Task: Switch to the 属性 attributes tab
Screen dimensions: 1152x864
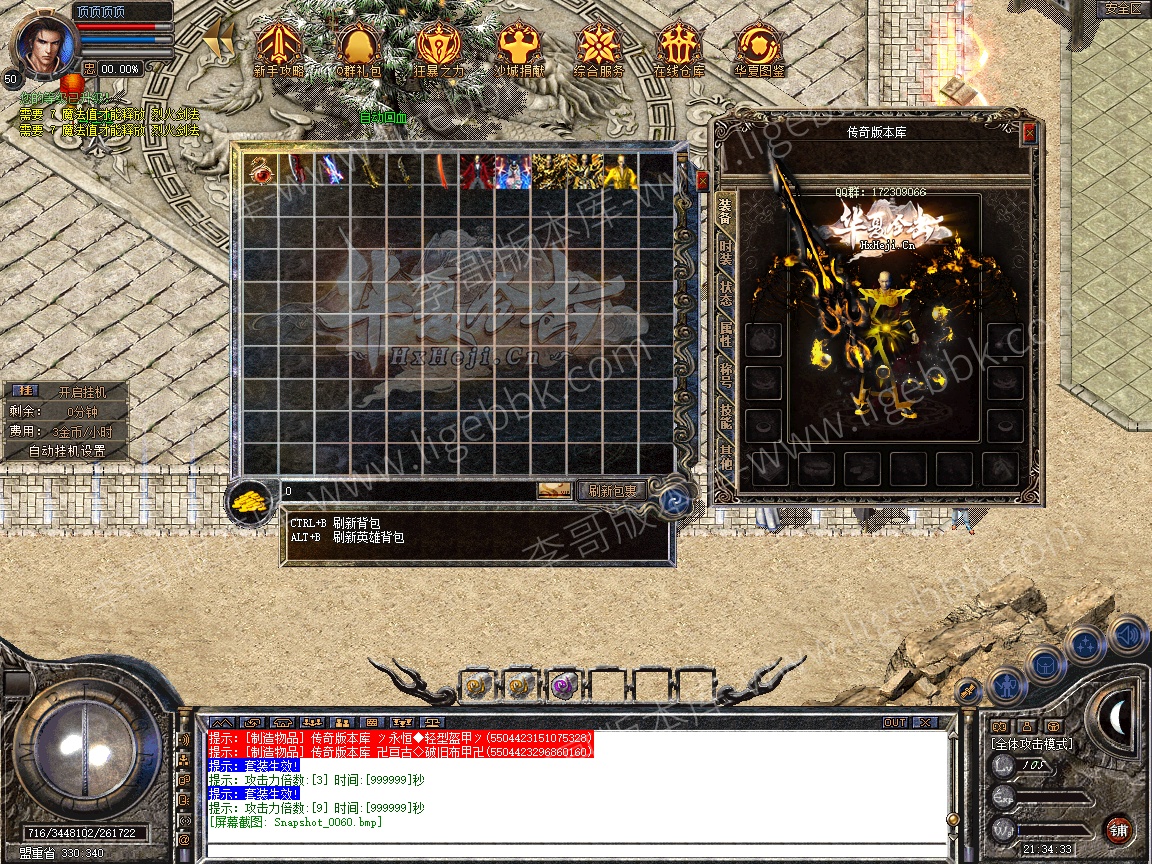Action: click(725, 336)
